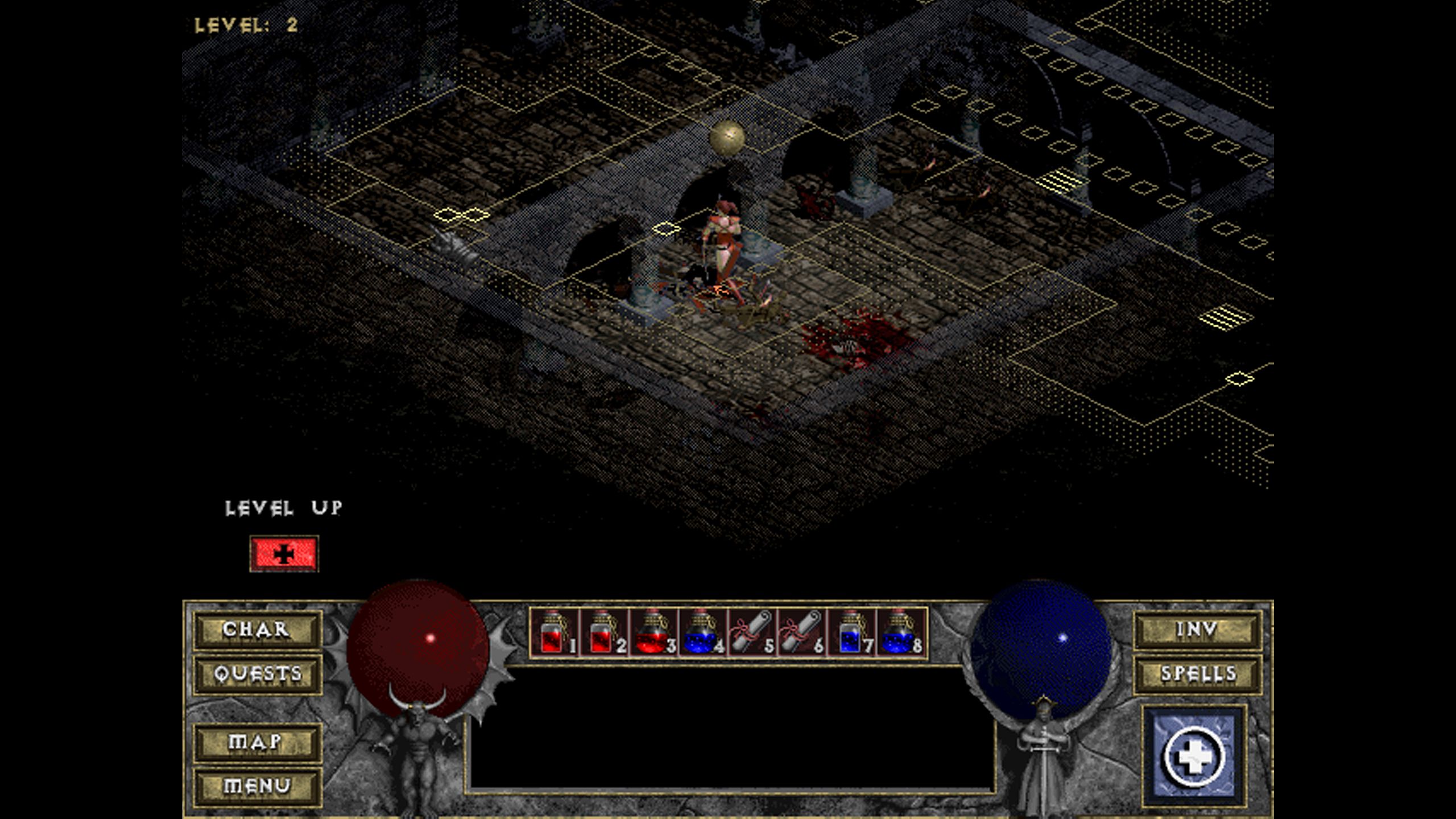Image resolution: width=1456 pixels, height=819 pixels.
Task: Drink the round red potion in slot 3
Action: point(652,632)
